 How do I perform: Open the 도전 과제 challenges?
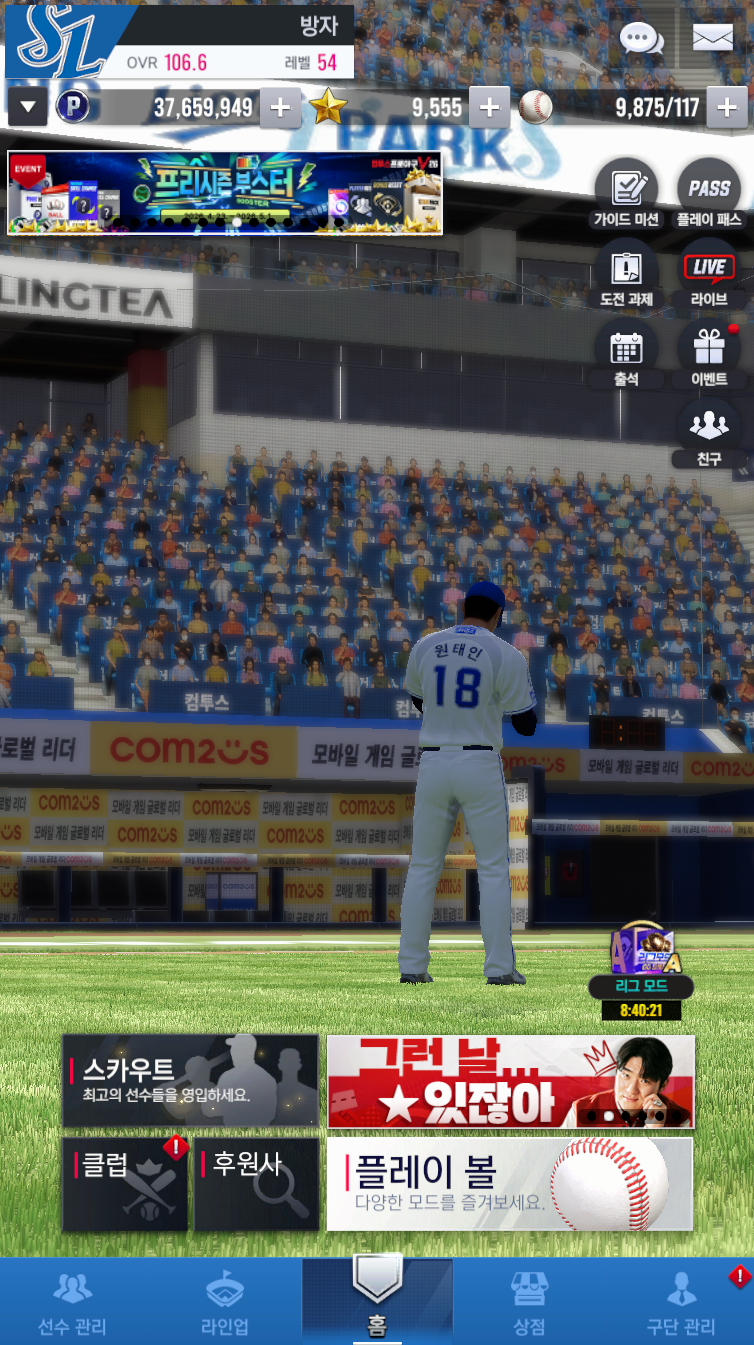click(x=626, y=274)
